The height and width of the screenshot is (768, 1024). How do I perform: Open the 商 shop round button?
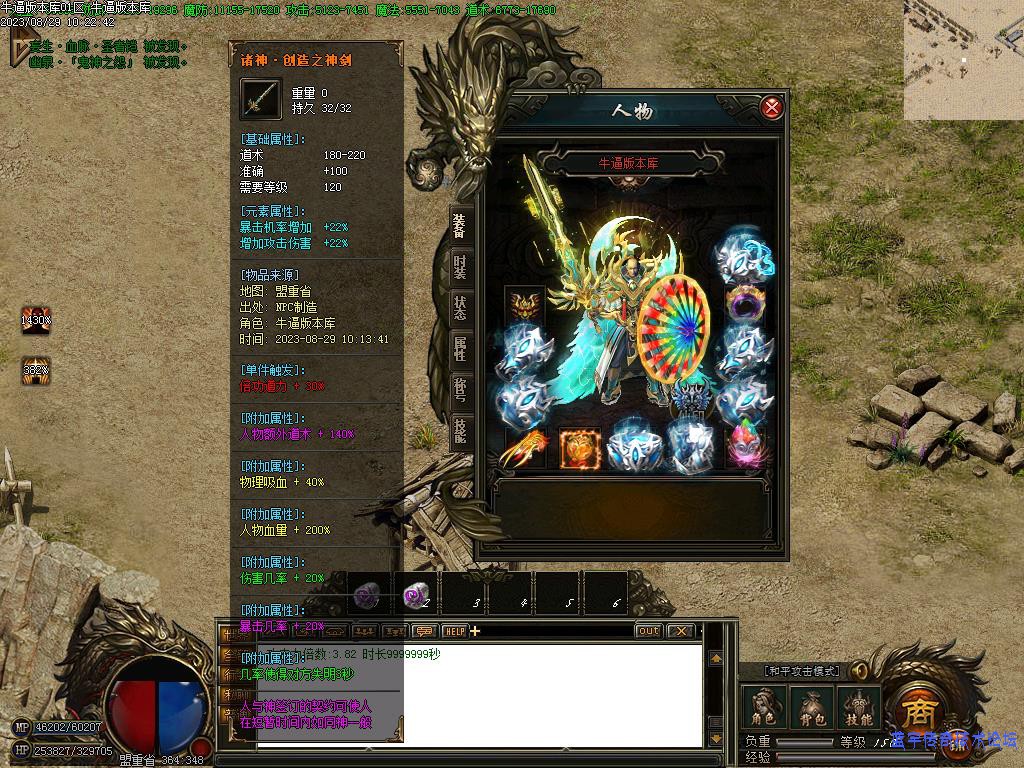pos(916,710)
